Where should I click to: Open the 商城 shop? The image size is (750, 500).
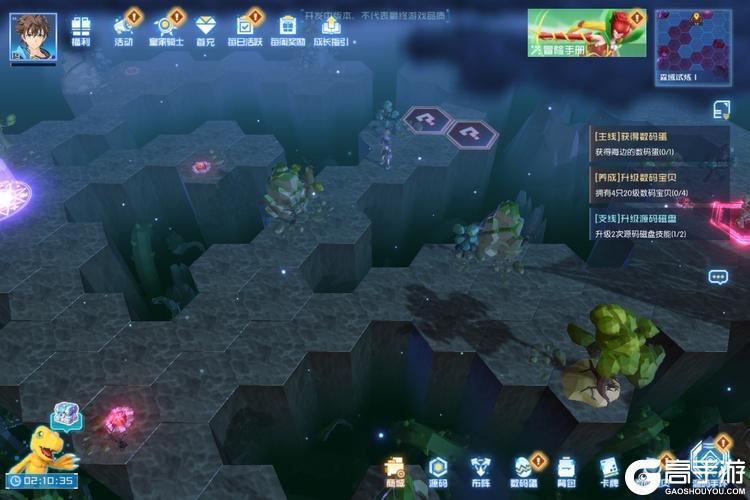[396, 470]
